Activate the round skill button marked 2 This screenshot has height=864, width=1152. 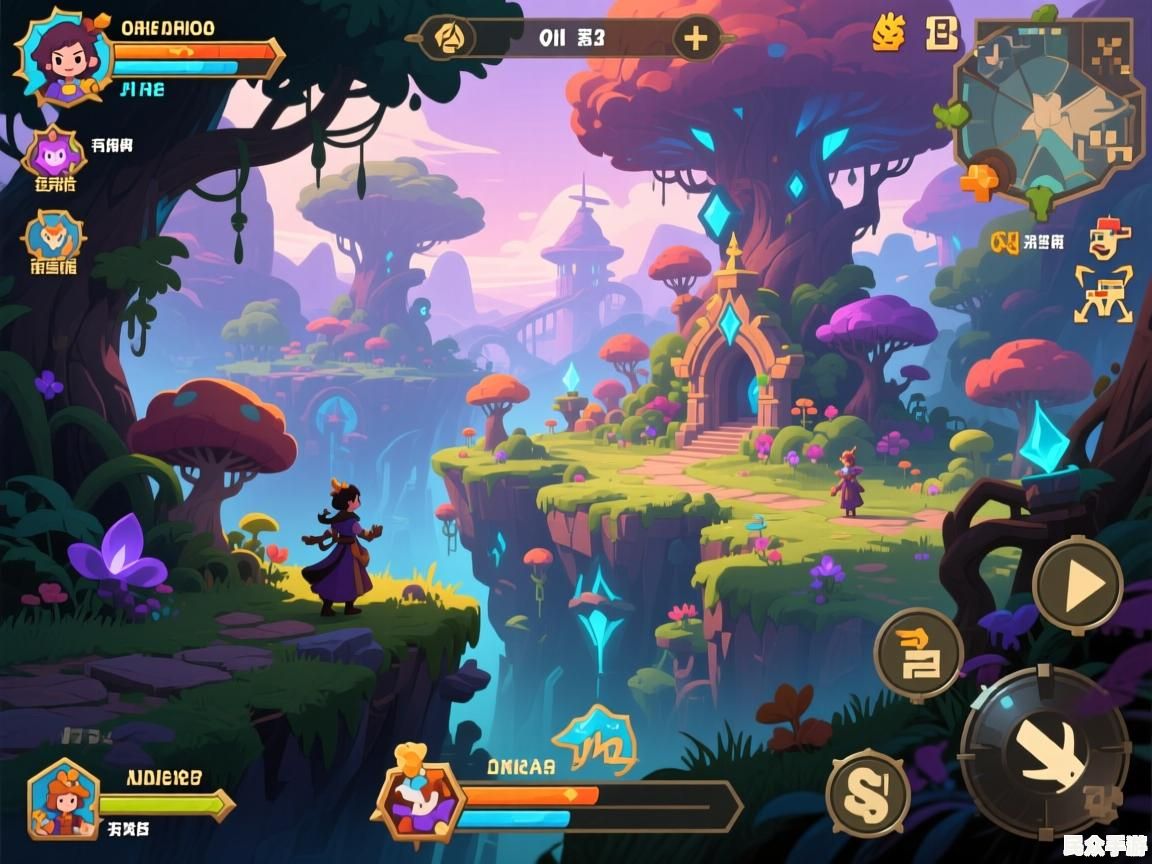(x=918, y=654)
